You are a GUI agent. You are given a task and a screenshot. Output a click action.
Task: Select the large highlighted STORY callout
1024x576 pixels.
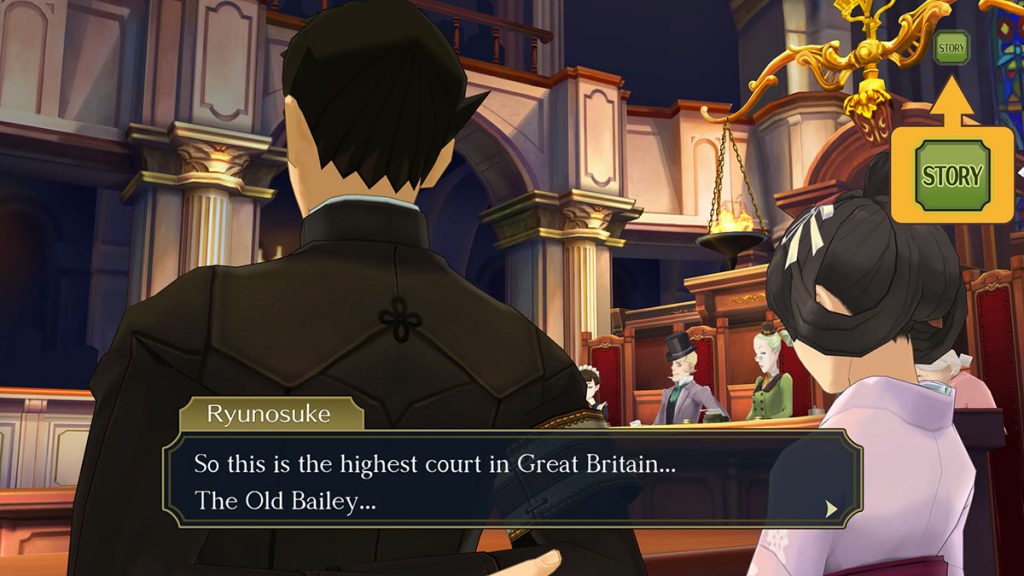coord(951,176)
